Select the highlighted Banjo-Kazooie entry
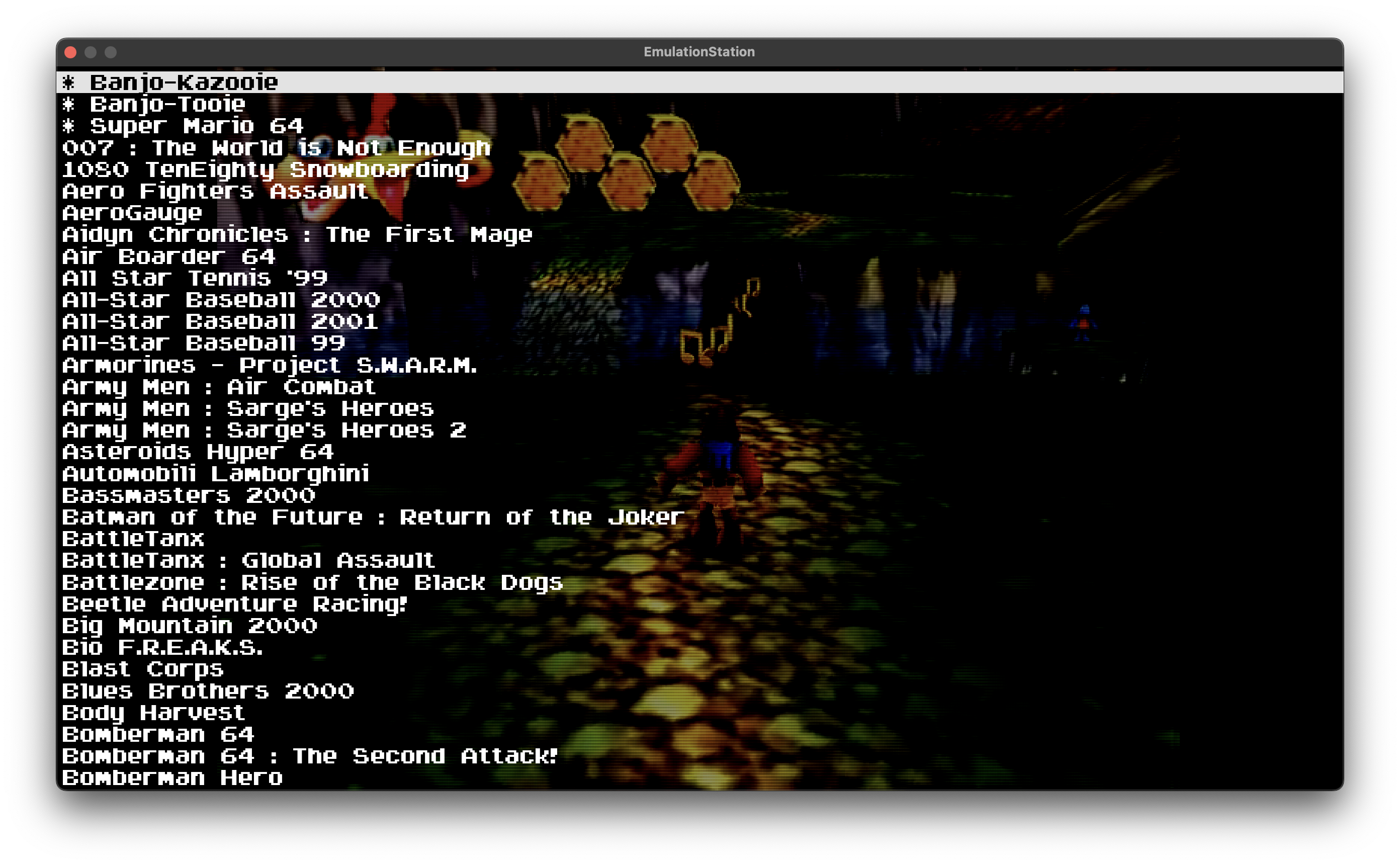 184,83
